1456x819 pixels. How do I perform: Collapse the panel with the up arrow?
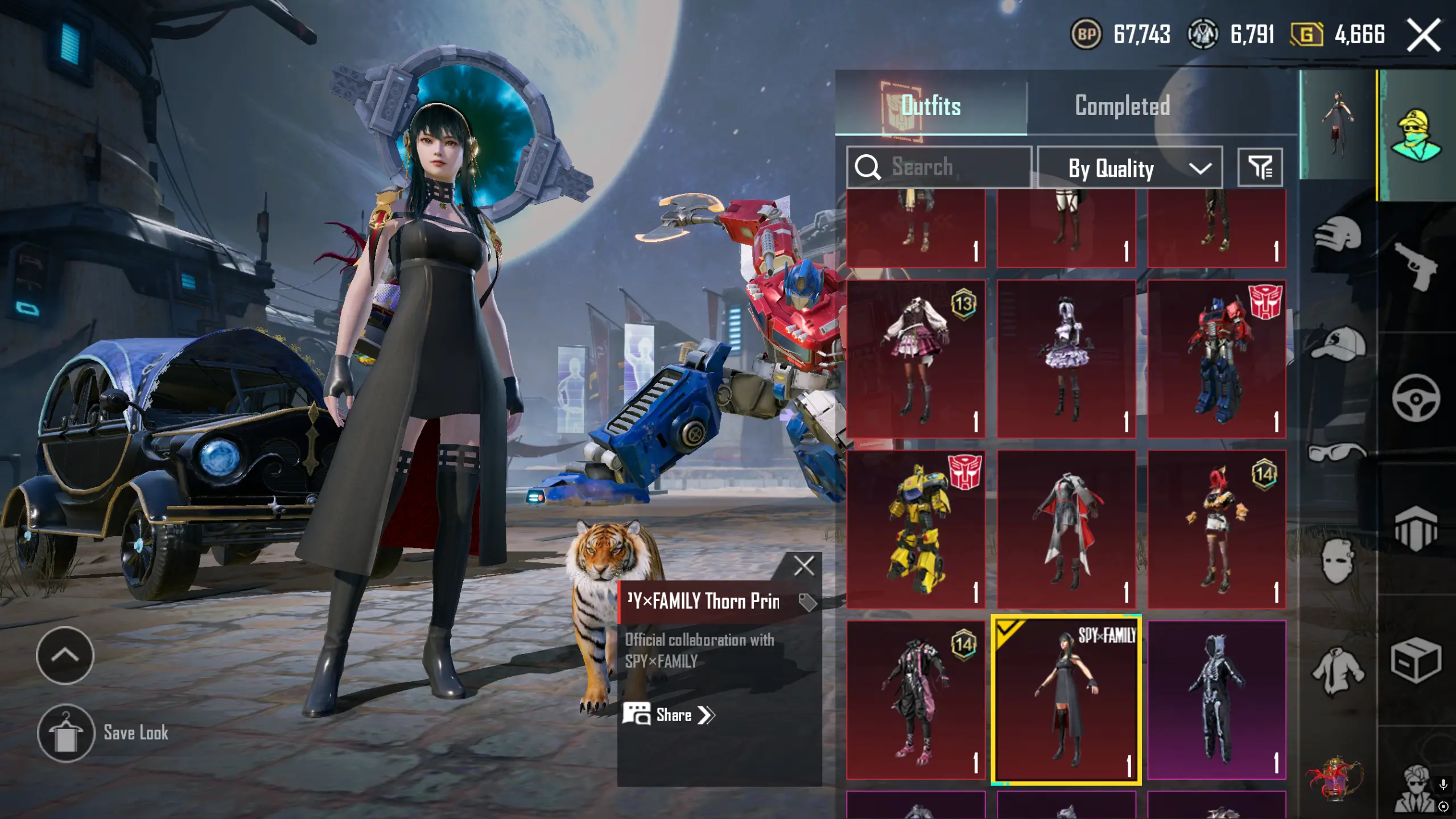(x=65, y=655)
